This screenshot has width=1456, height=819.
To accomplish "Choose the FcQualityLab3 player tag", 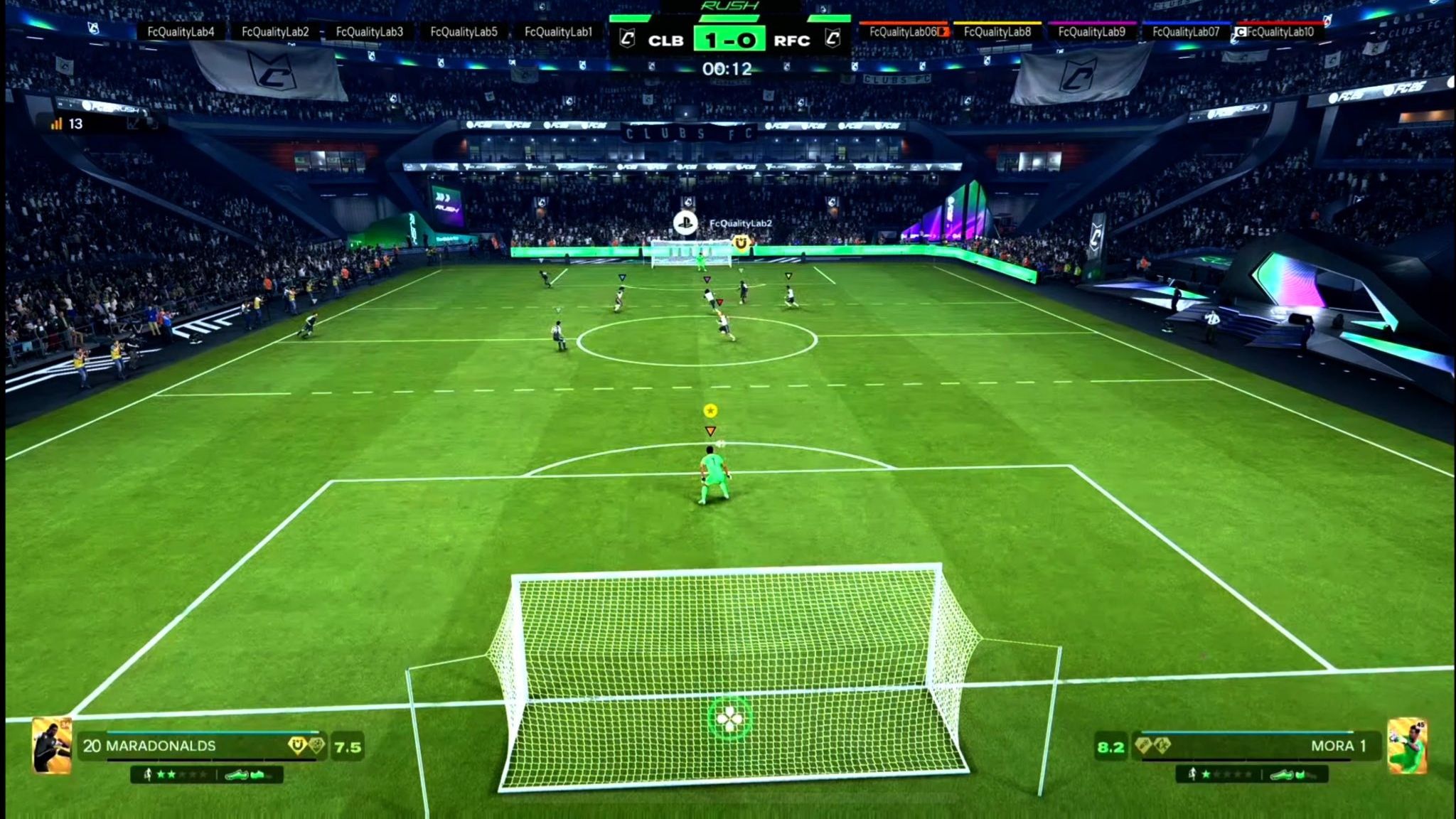I will coord(369,32).
